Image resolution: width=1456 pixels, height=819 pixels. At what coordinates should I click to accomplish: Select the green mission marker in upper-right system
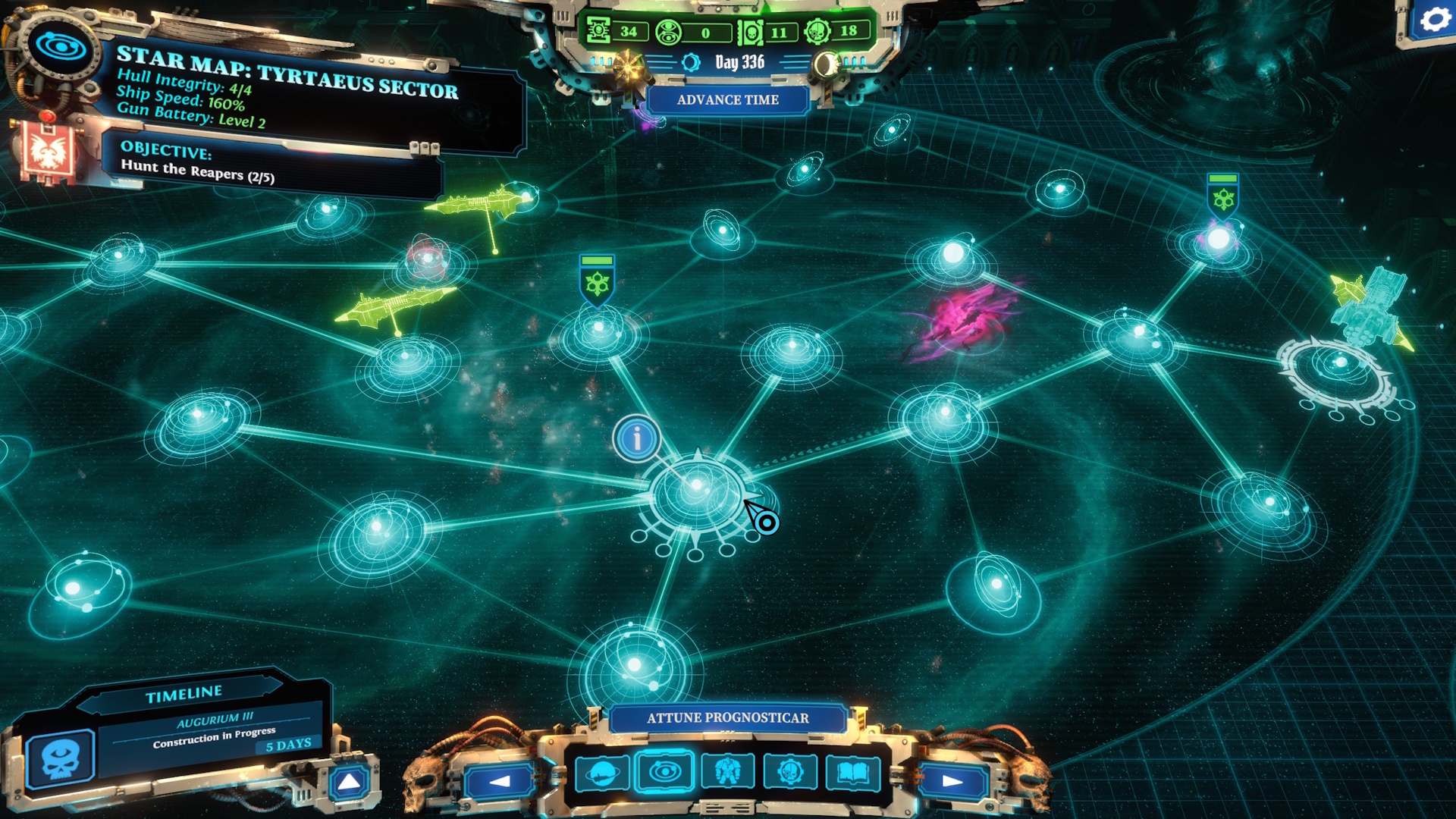coord(1222,196)
